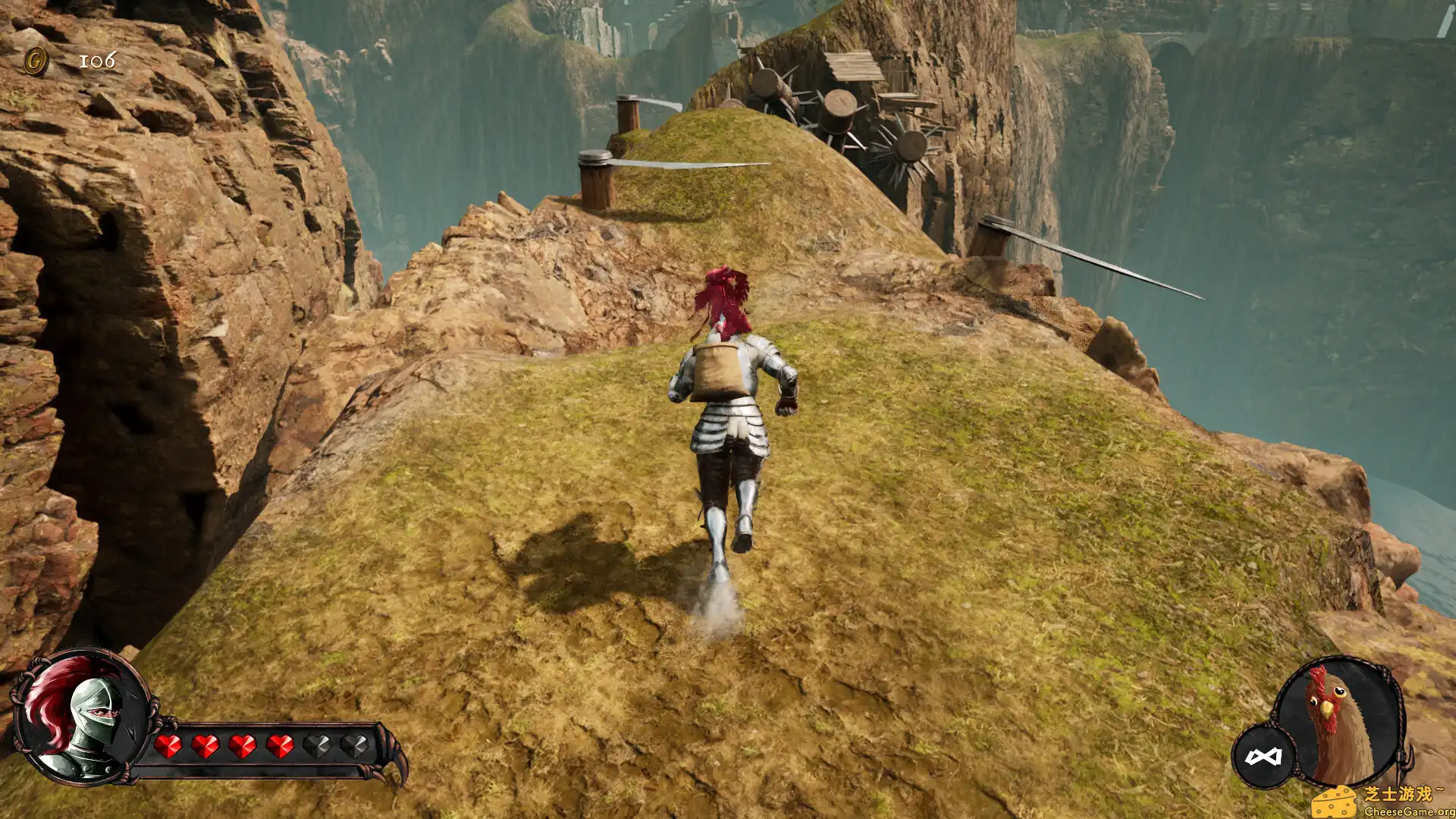The height and width of the screenshot is (819, 1456).
Task: Click the knight's tan backpack
Action: pyautogui.click(x=717, y=372)
